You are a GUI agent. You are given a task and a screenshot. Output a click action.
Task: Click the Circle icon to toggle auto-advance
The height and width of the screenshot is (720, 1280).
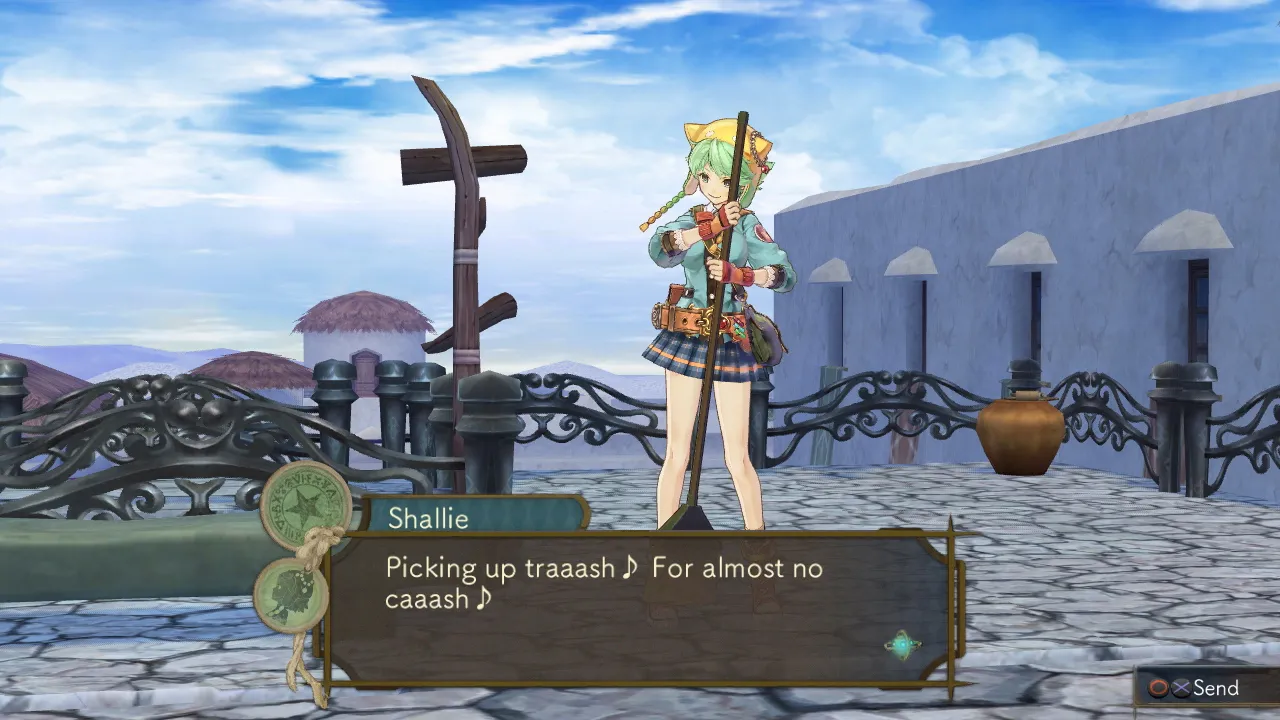click(x=1158, y=687)
